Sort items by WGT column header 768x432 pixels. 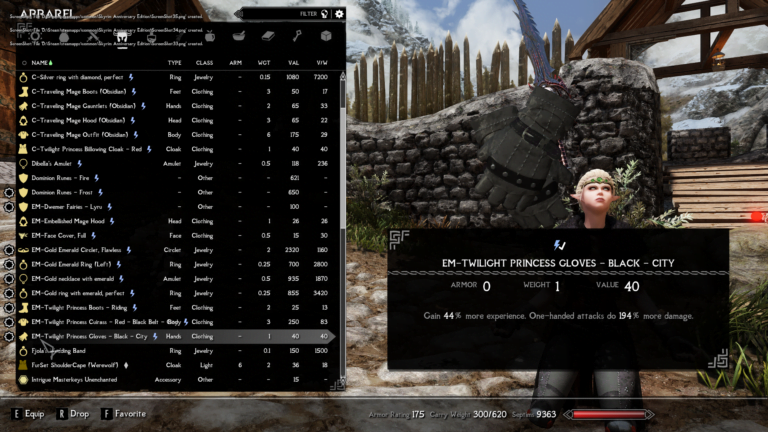pyautogui.click(x=265, y=62)
